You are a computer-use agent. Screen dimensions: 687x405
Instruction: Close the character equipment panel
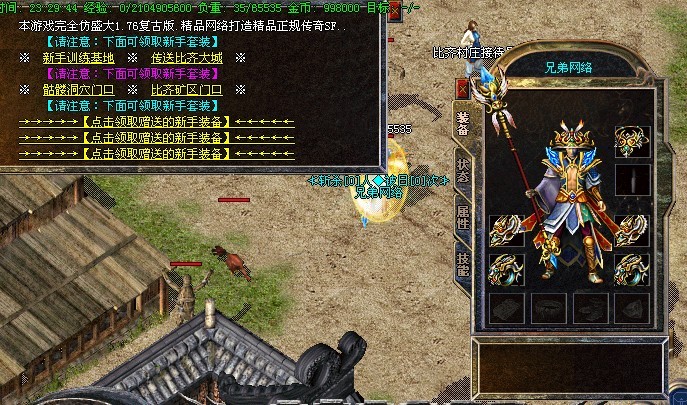click(x=462, y=88)
